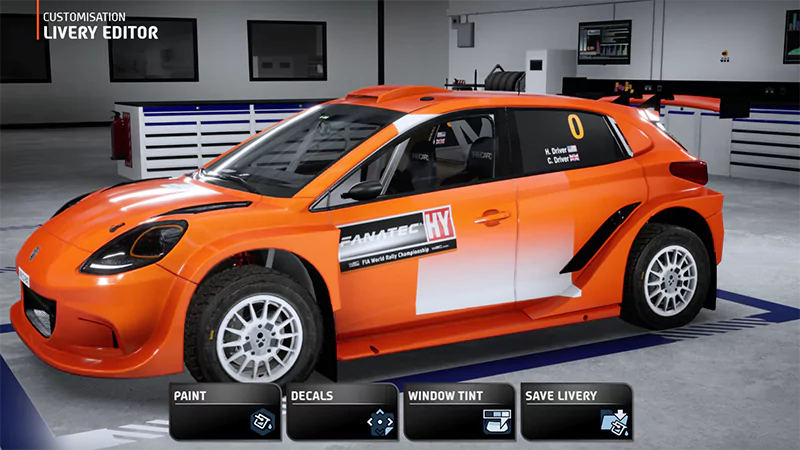Click the Save Livery button

pos(576,411)
